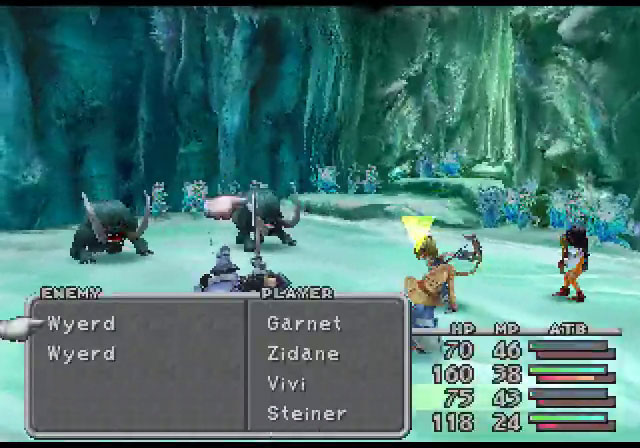Select Garnet in the player target list
The height and width of the screenshot is (448, 640).
(x=304, y=323)
